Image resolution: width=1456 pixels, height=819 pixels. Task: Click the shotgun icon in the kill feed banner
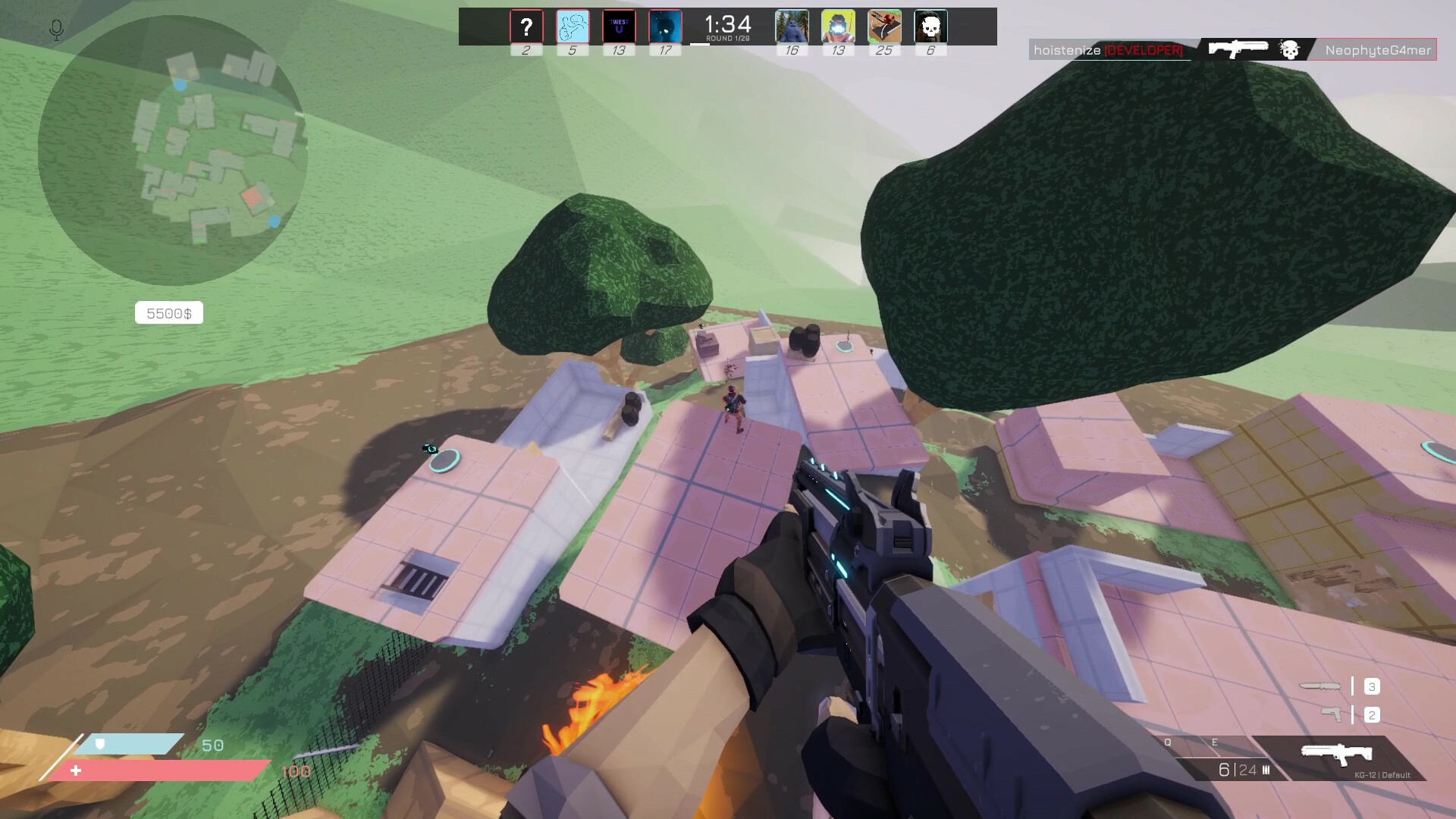tap(1238, 49)
